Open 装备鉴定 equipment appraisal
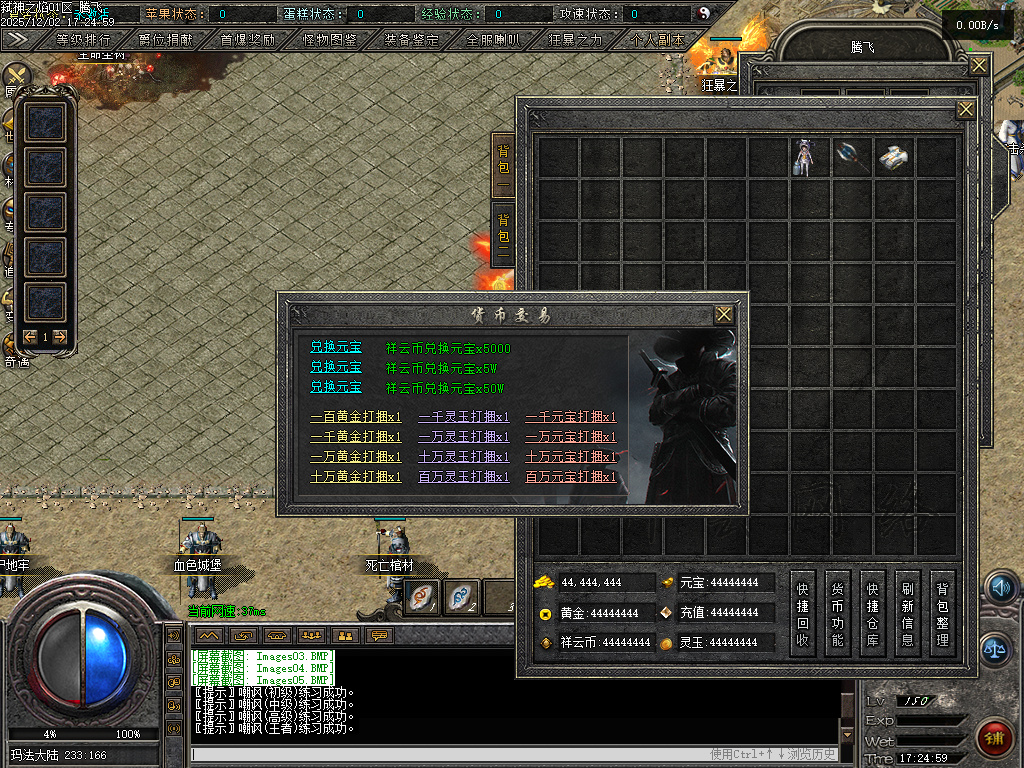 pyautogui.click(x=411, y=41)
